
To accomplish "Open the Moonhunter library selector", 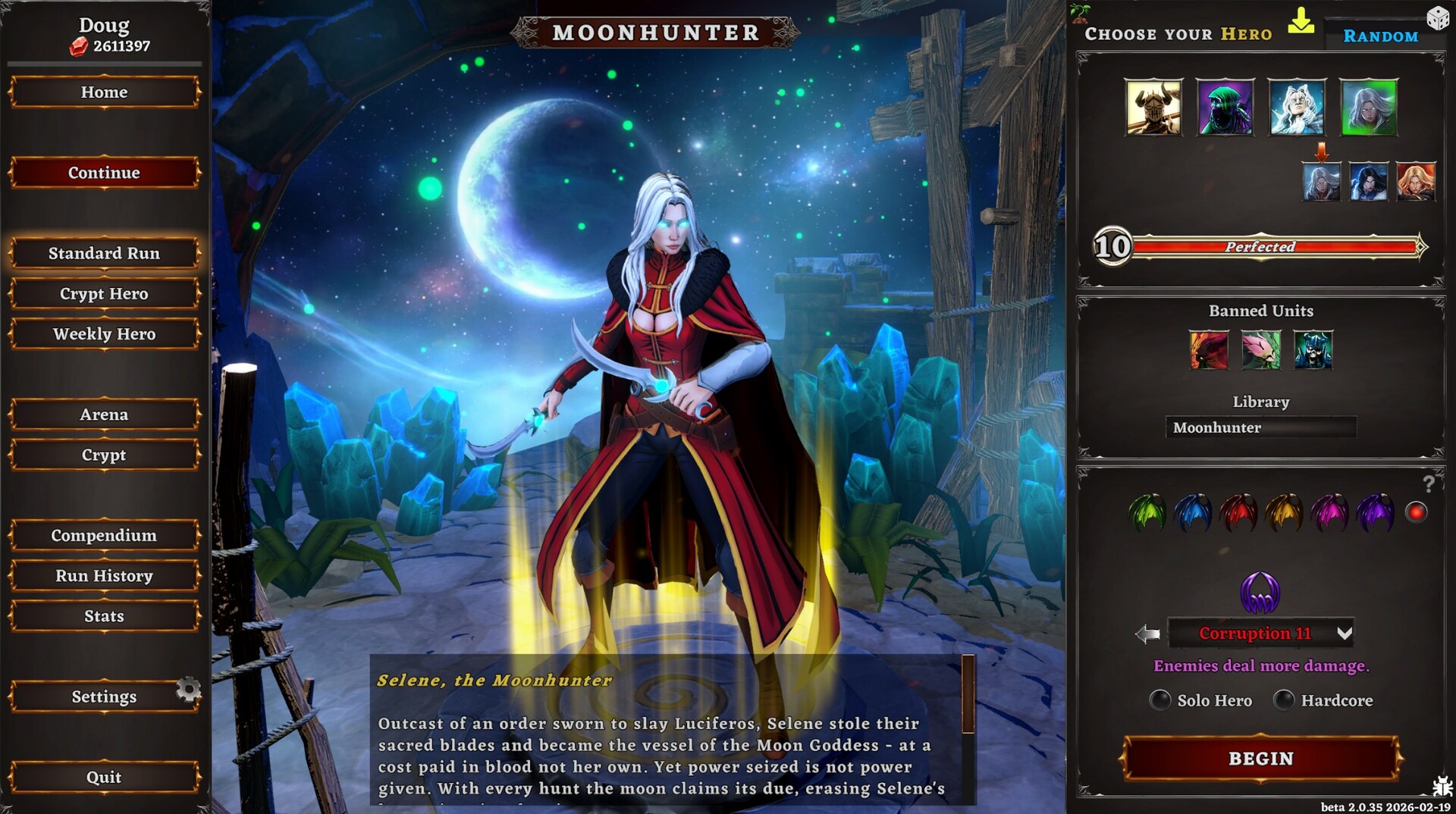I will (1260, 427).
